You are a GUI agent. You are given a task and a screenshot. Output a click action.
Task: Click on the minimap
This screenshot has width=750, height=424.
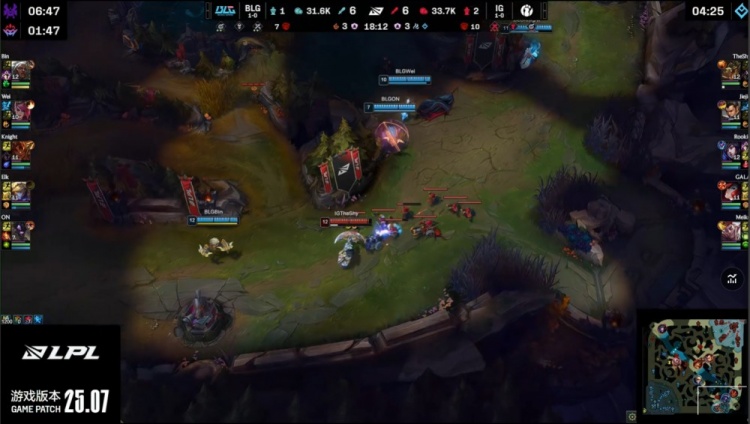tap(692, 366)
